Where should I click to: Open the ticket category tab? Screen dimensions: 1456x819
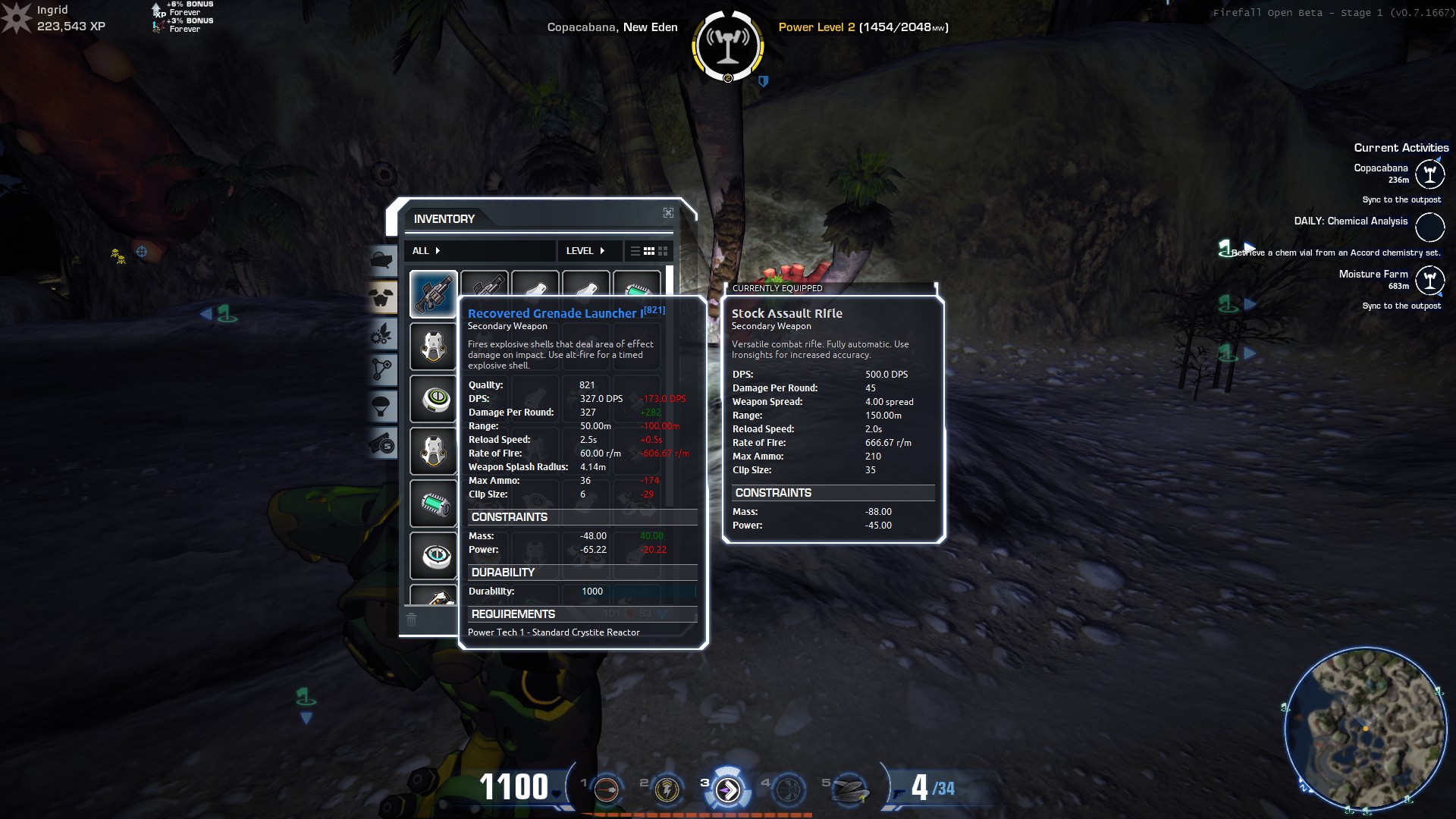tap(383, 444)
